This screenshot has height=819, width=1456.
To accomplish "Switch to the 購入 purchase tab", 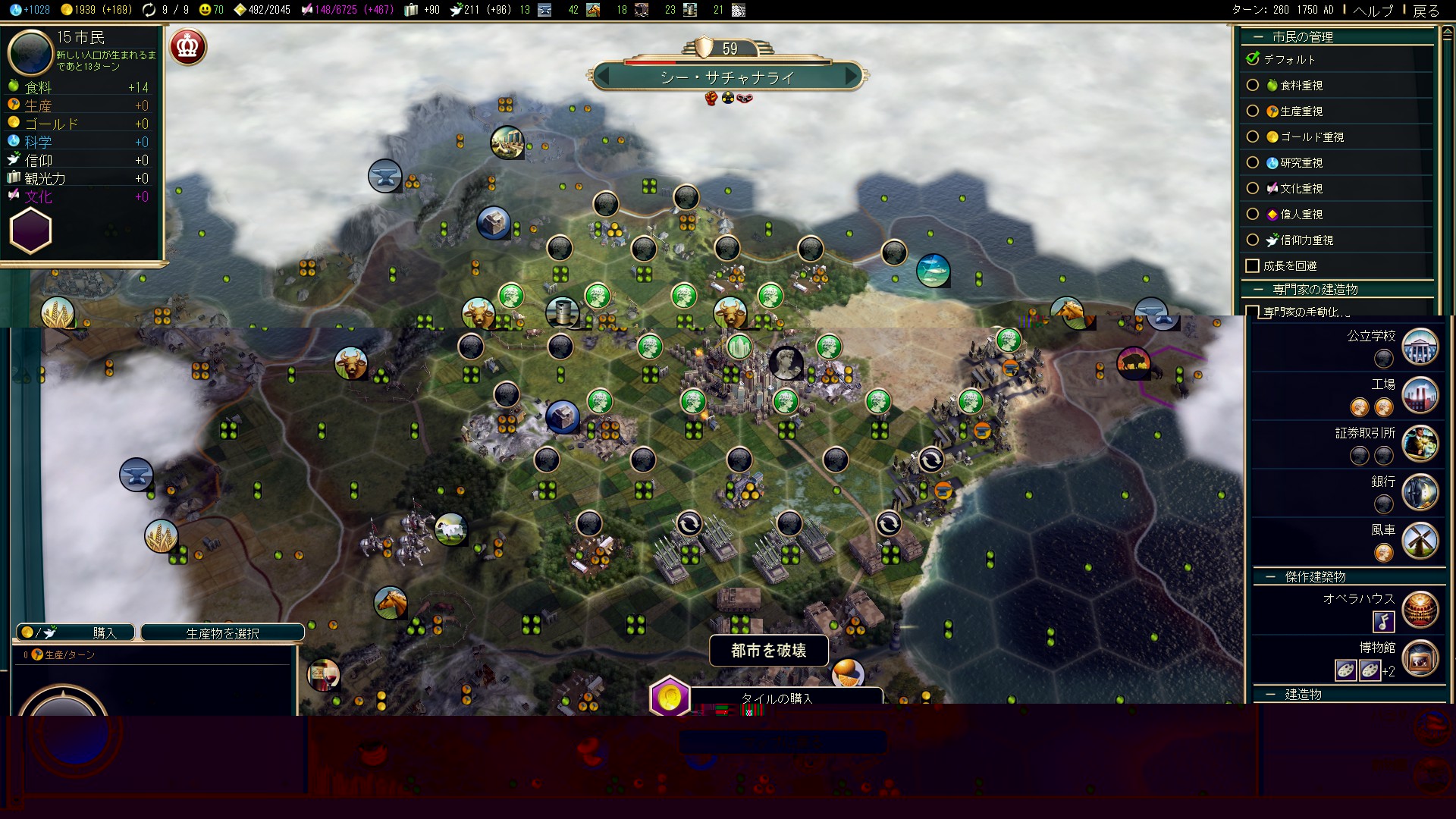I will pyautogui.click(x=76, y=633).
